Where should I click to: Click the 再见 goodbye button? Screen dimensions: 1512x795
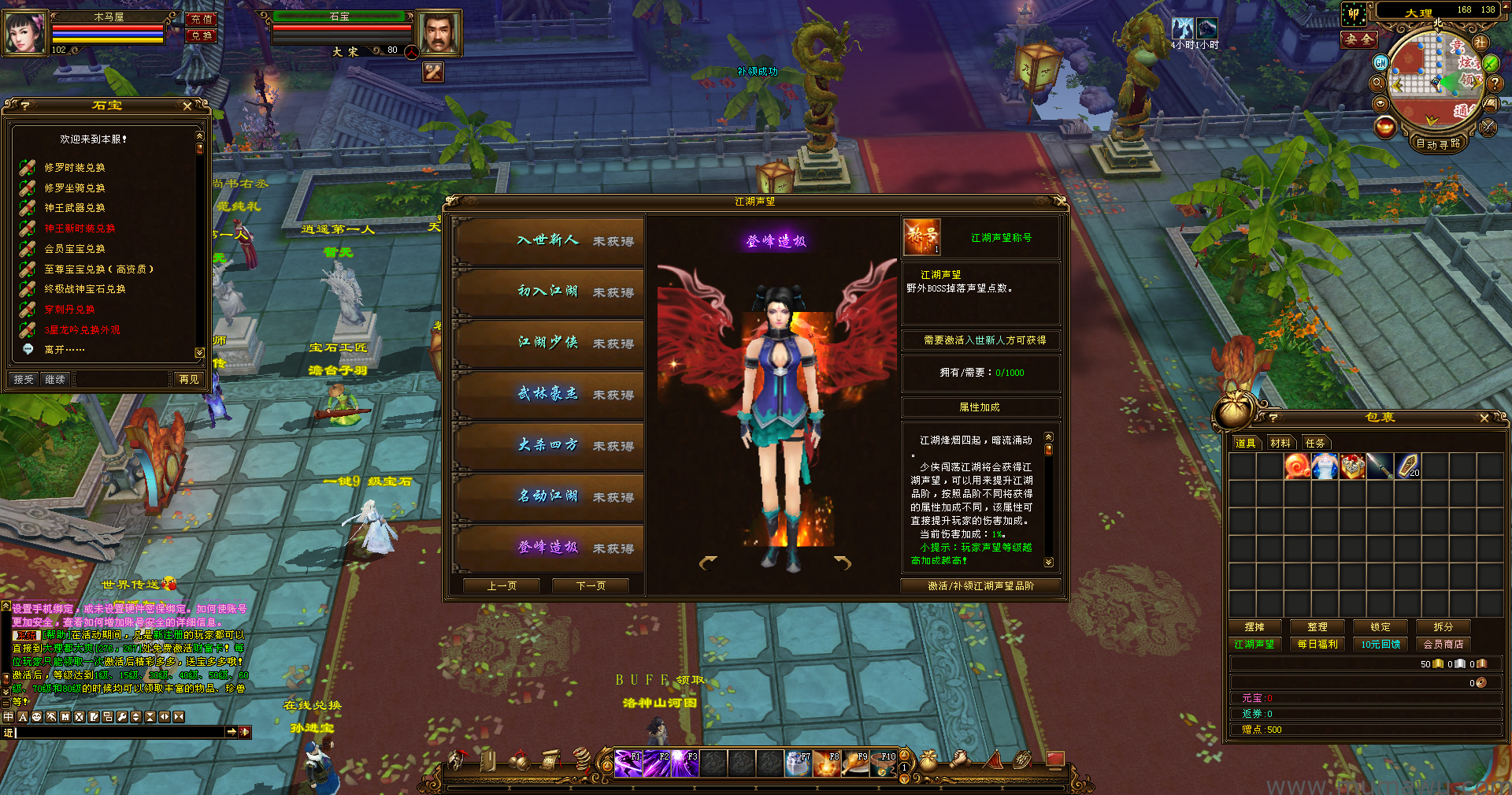pos(189,380)
